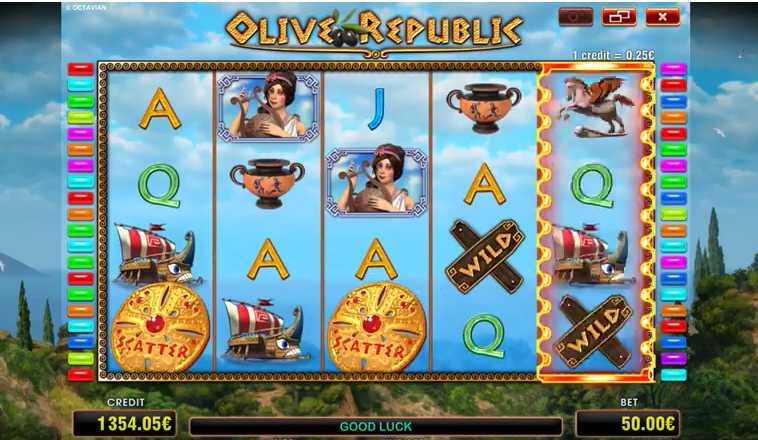Toggle the windowed mode button
758x440 pixels.
[x=620, y=17]
